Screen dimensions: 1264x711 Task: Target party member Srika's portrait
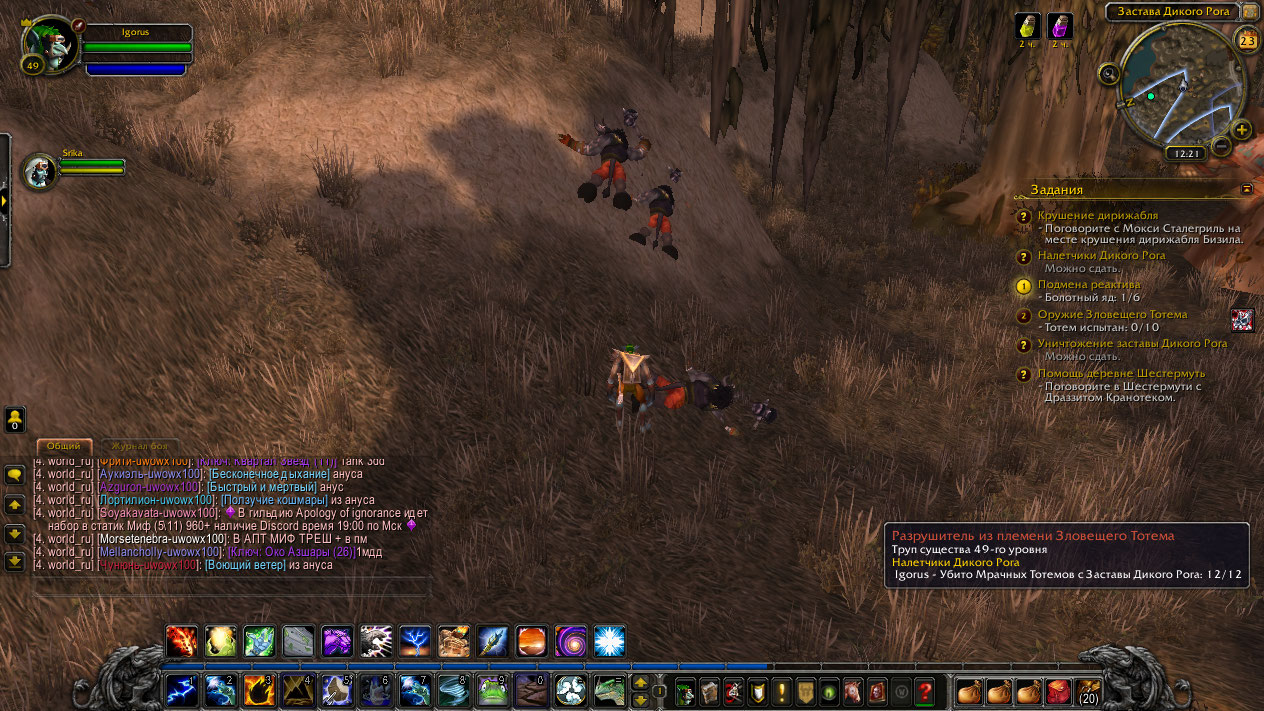(x=41, y=171)
